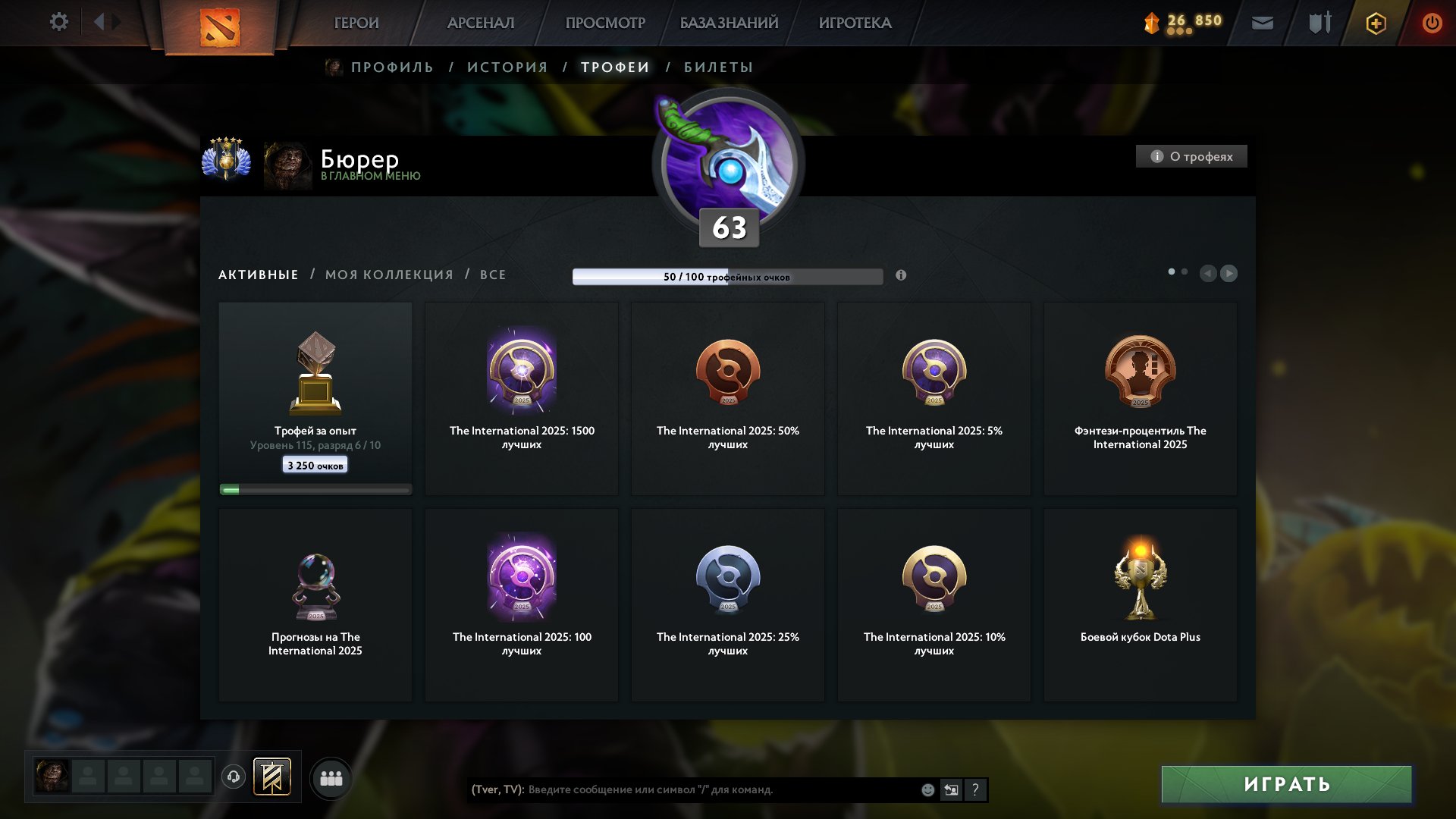Screen dimensions: 1456x819
Task: Open the settings gear menu
Action: 58,22
